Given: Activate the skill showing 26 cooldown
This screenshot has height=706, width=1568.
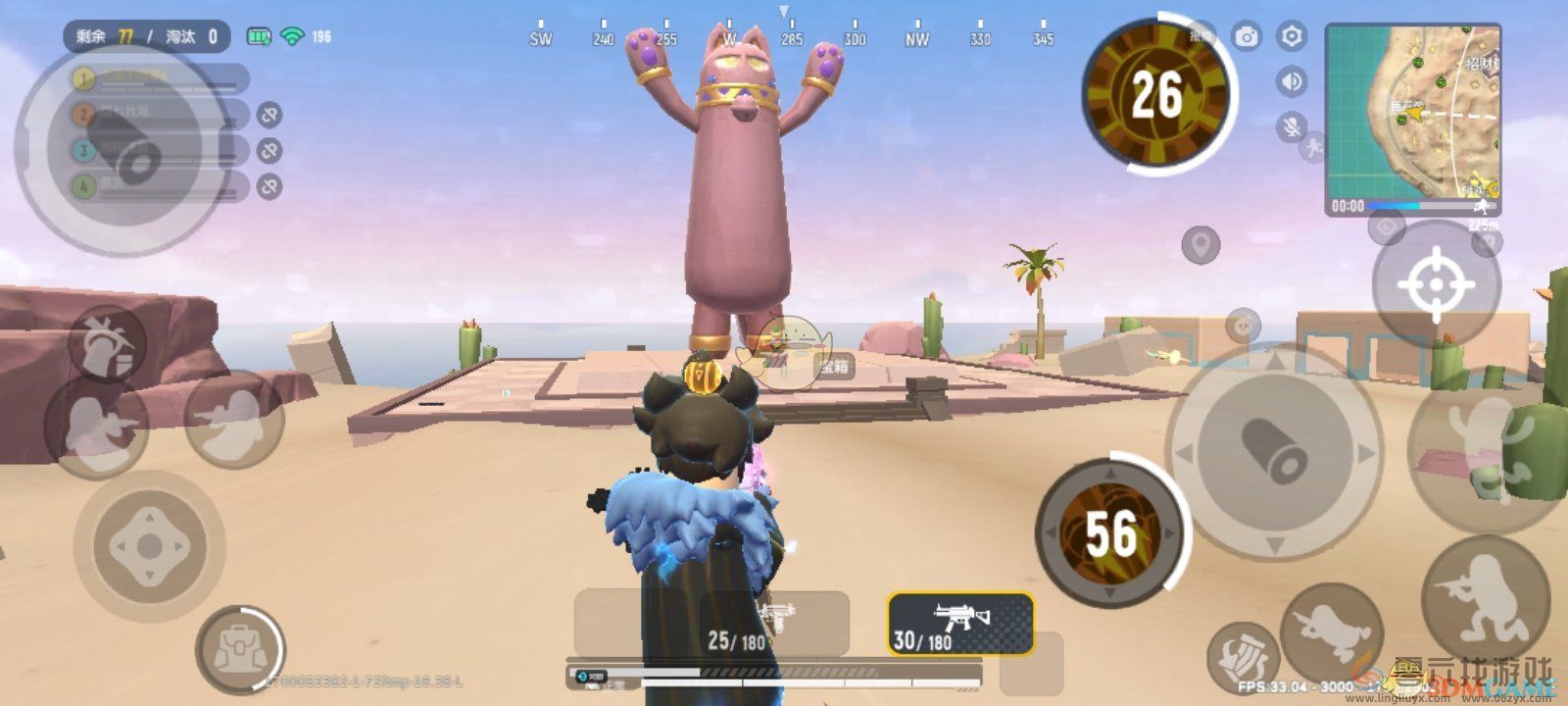Looking at the screenshot, I should click(x=1156, y=95).
